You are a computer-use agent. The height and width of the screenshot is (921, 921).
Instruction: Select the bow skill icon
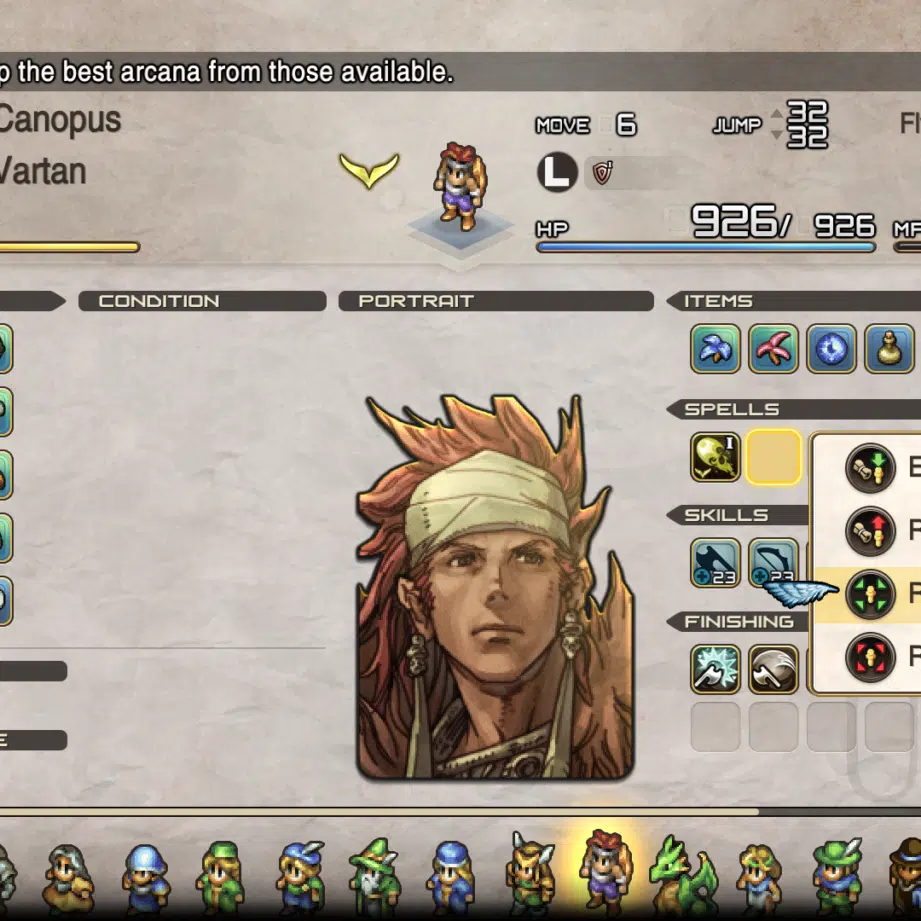click(773, 563)
